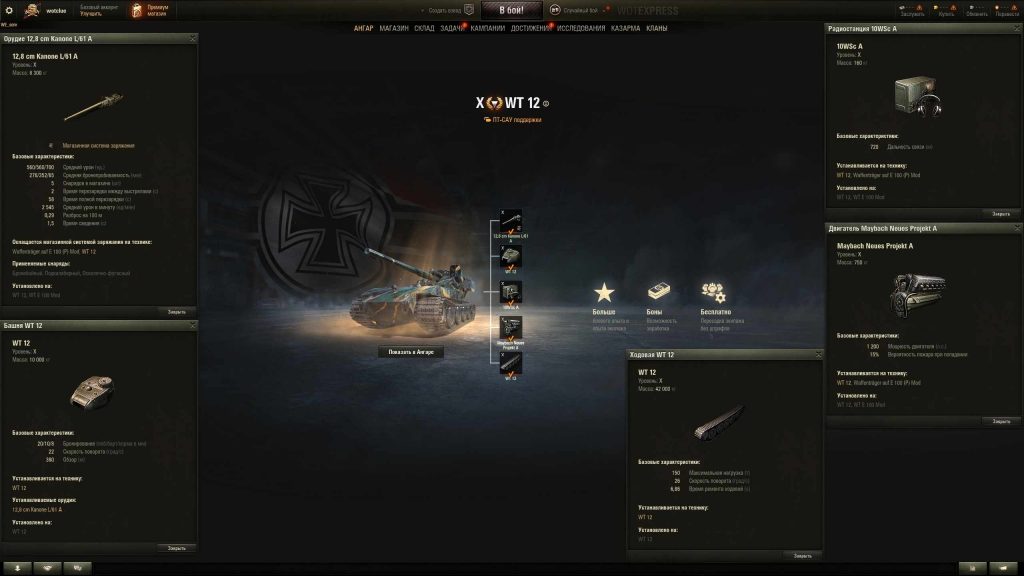Close the Башня WT 12 panel
The width and height of the screenshot is (1024, 576).
177,548
